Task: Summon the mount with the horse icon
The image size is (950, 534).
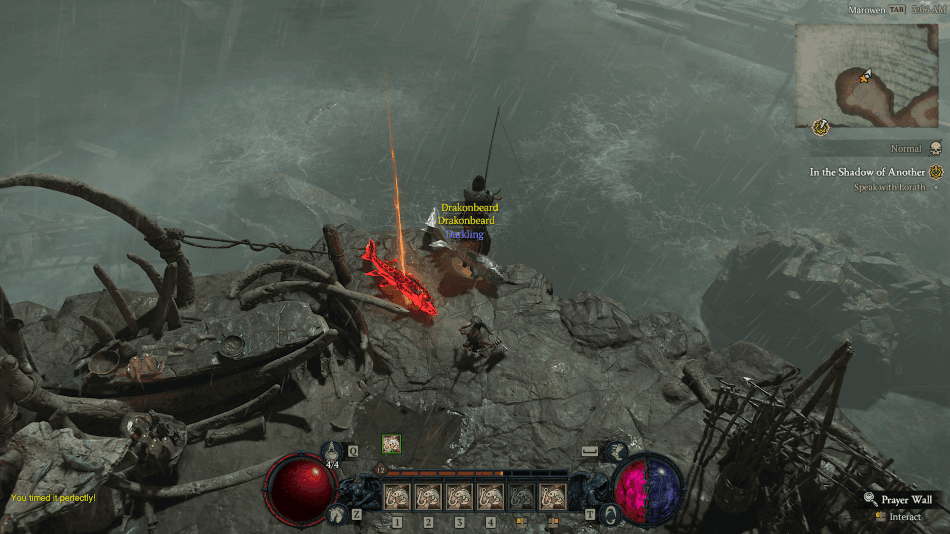Action: [x=334, y=514]
